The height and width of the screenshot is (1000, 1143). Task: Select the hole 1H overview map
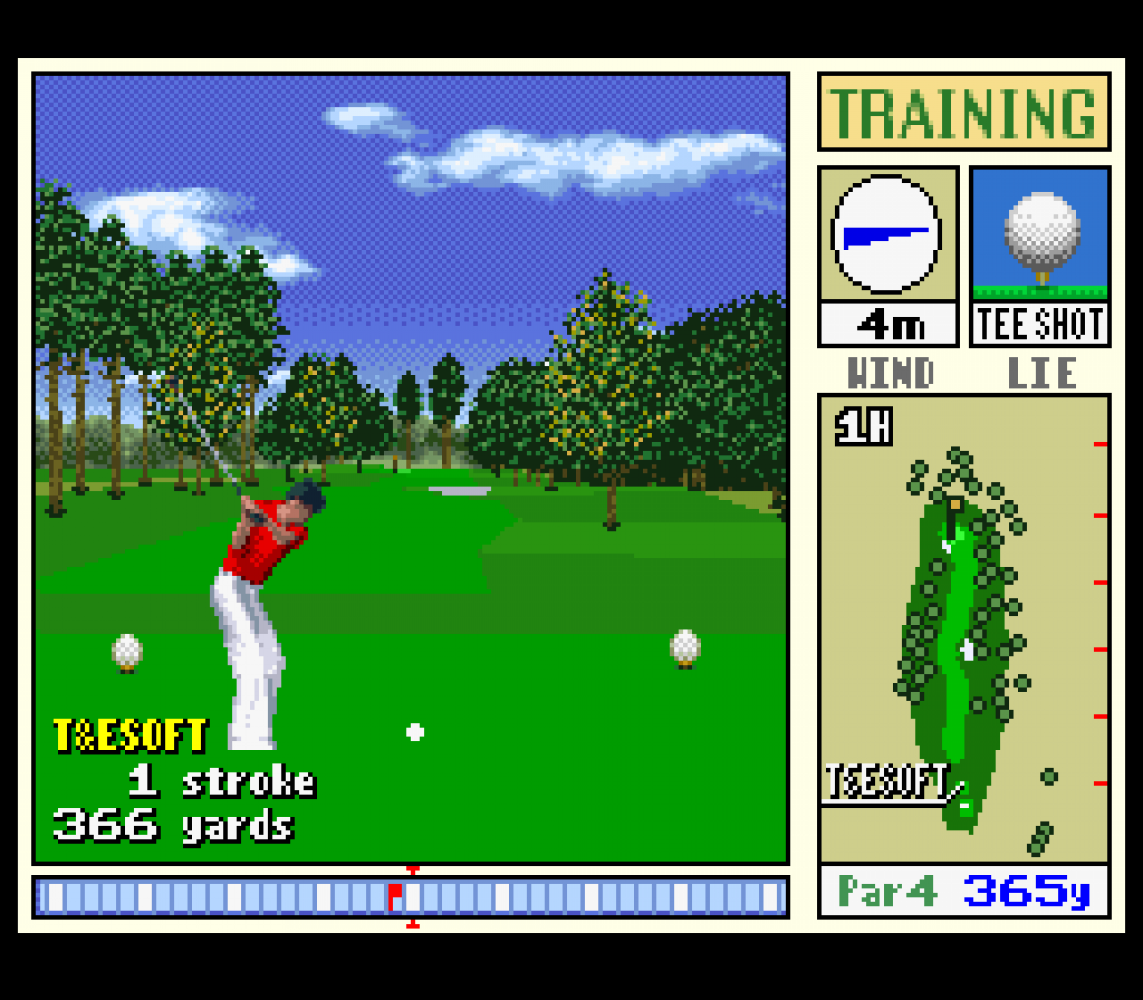963,628
